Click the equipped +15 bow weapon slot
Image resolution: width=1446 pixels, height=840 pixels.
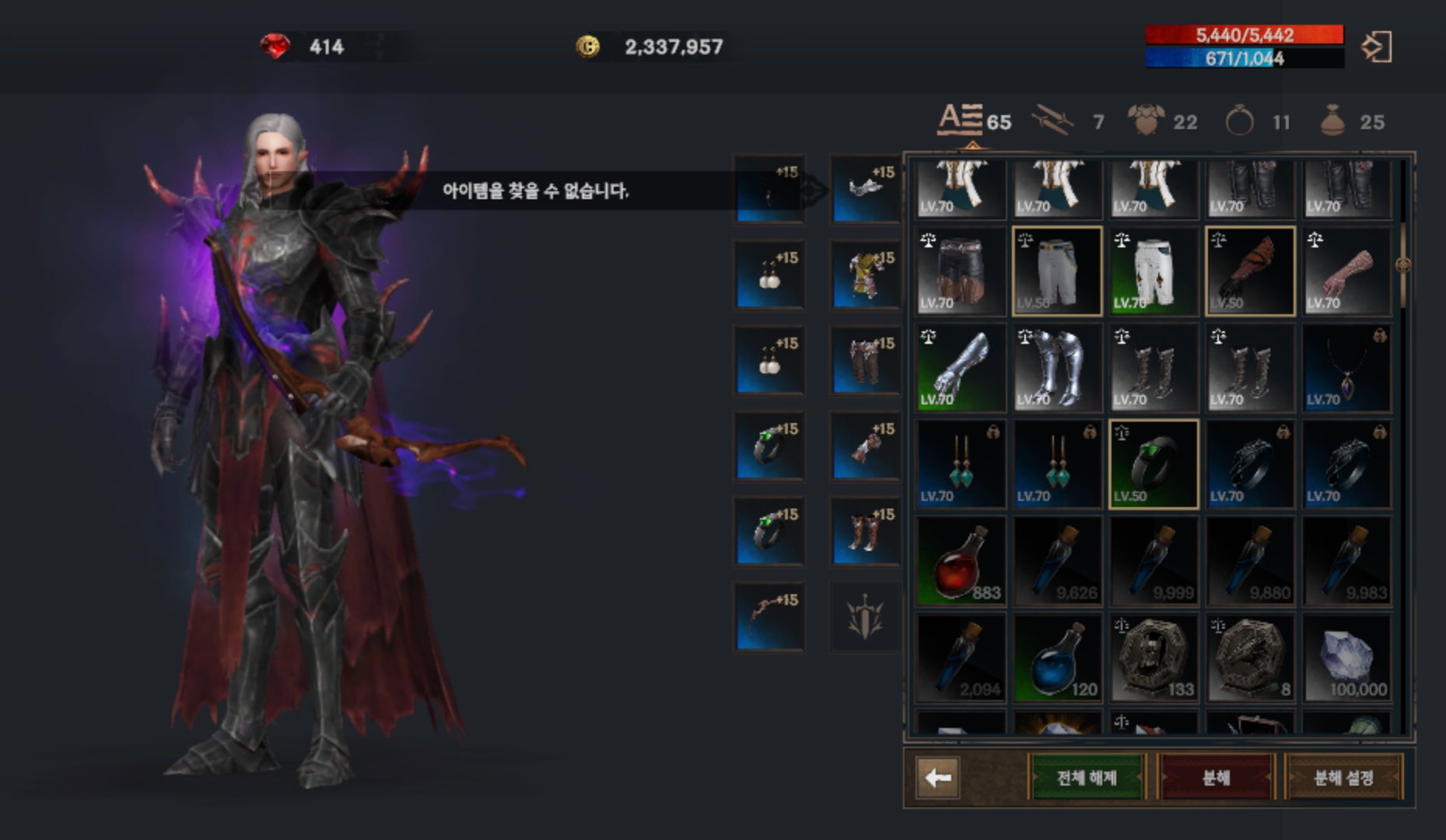pyautogui.click(x=769, y=616)
